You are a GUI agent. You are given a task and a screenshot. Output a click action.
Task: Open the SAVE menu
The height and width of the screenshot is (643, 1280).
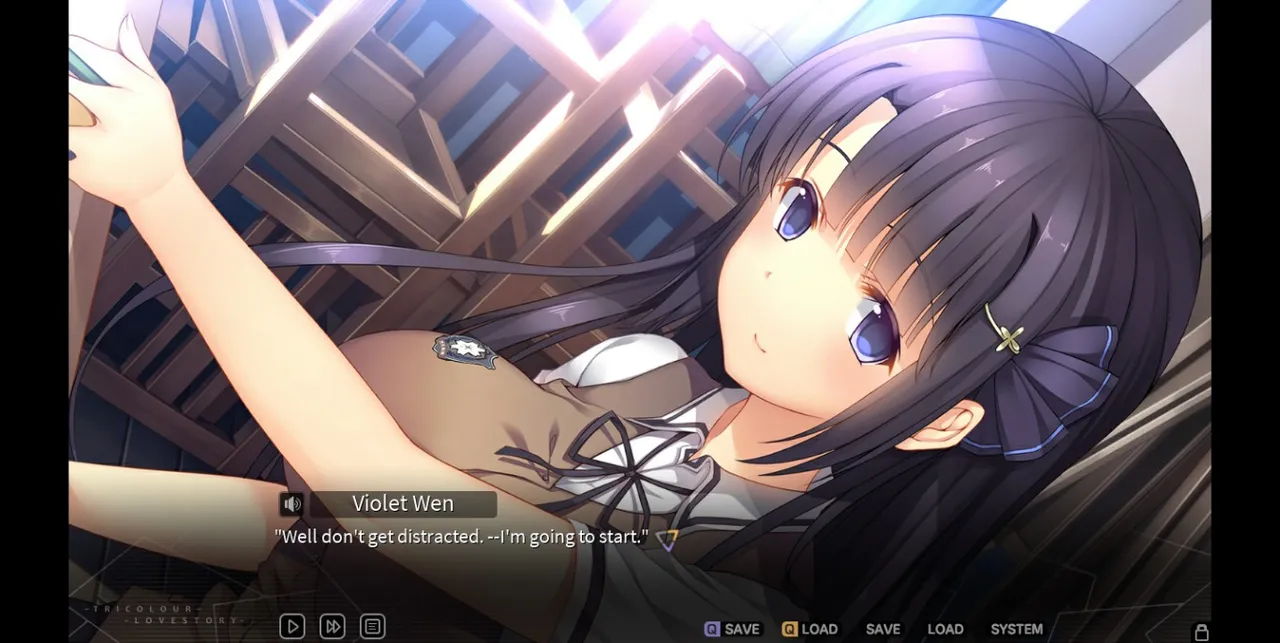pos(883,629)
